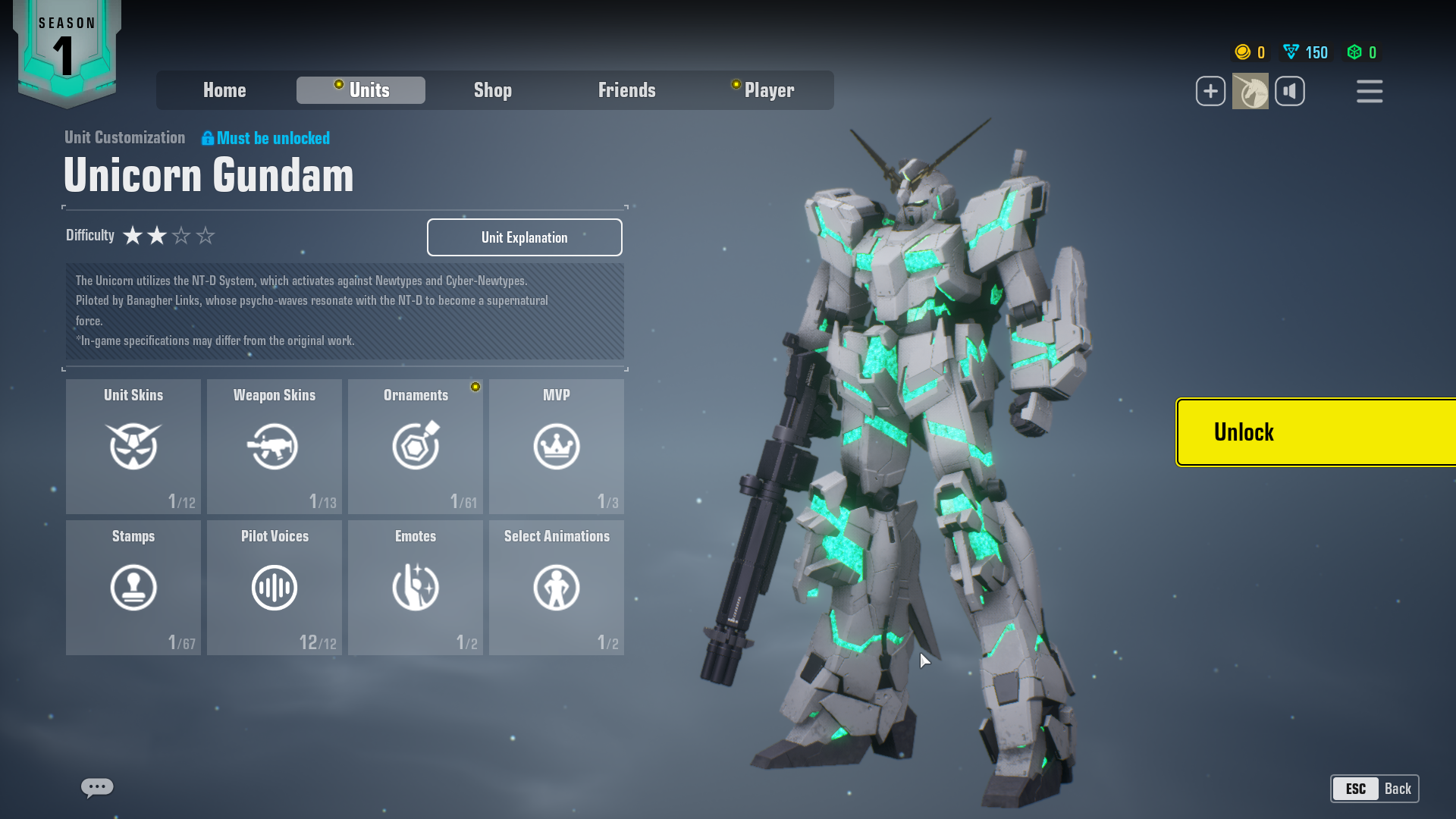Image resolution: width=1456 pixels, height=819 pixels.
Task: View the green cube currency counter
Action: click(x=1360, y=52)
